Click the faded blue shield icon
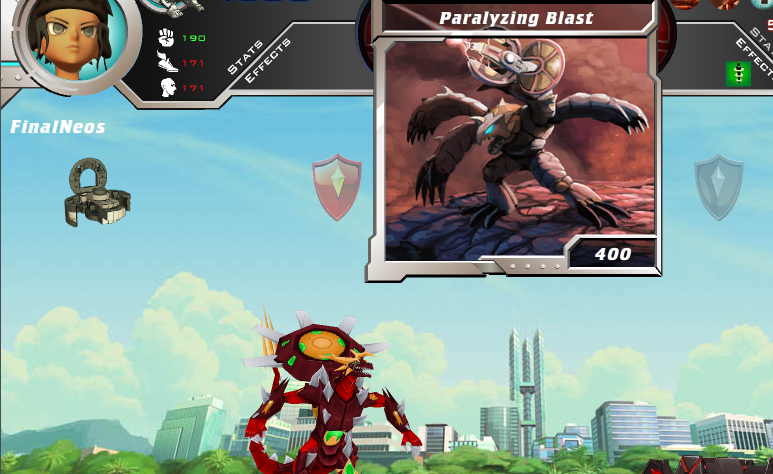The width and height of the screenshot is (773, 474). point(719,186)
